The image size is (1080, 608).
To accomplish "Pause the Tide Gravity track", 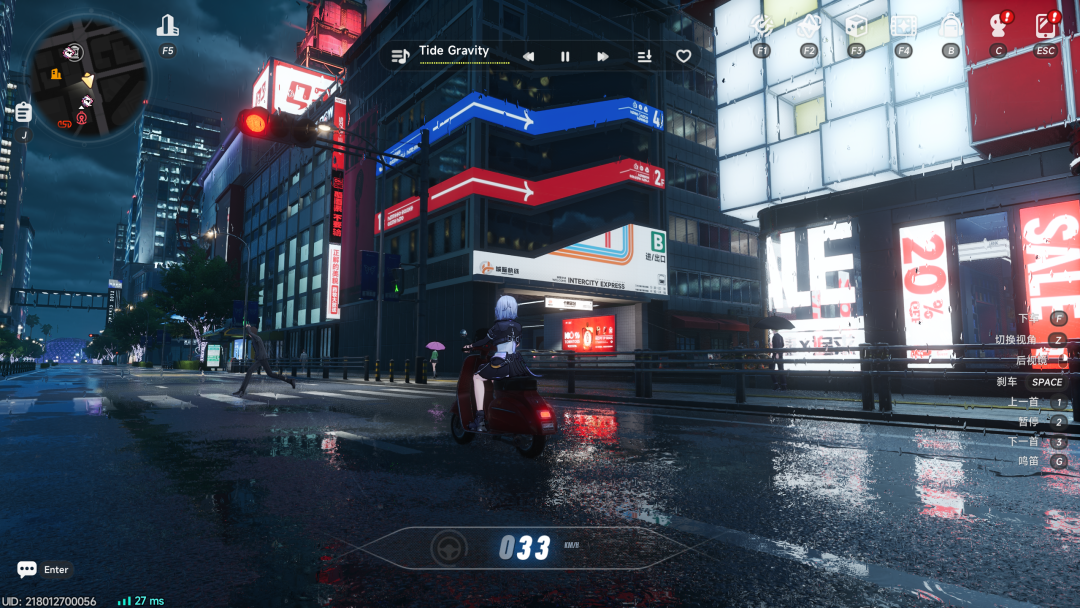I will point(565,57).
